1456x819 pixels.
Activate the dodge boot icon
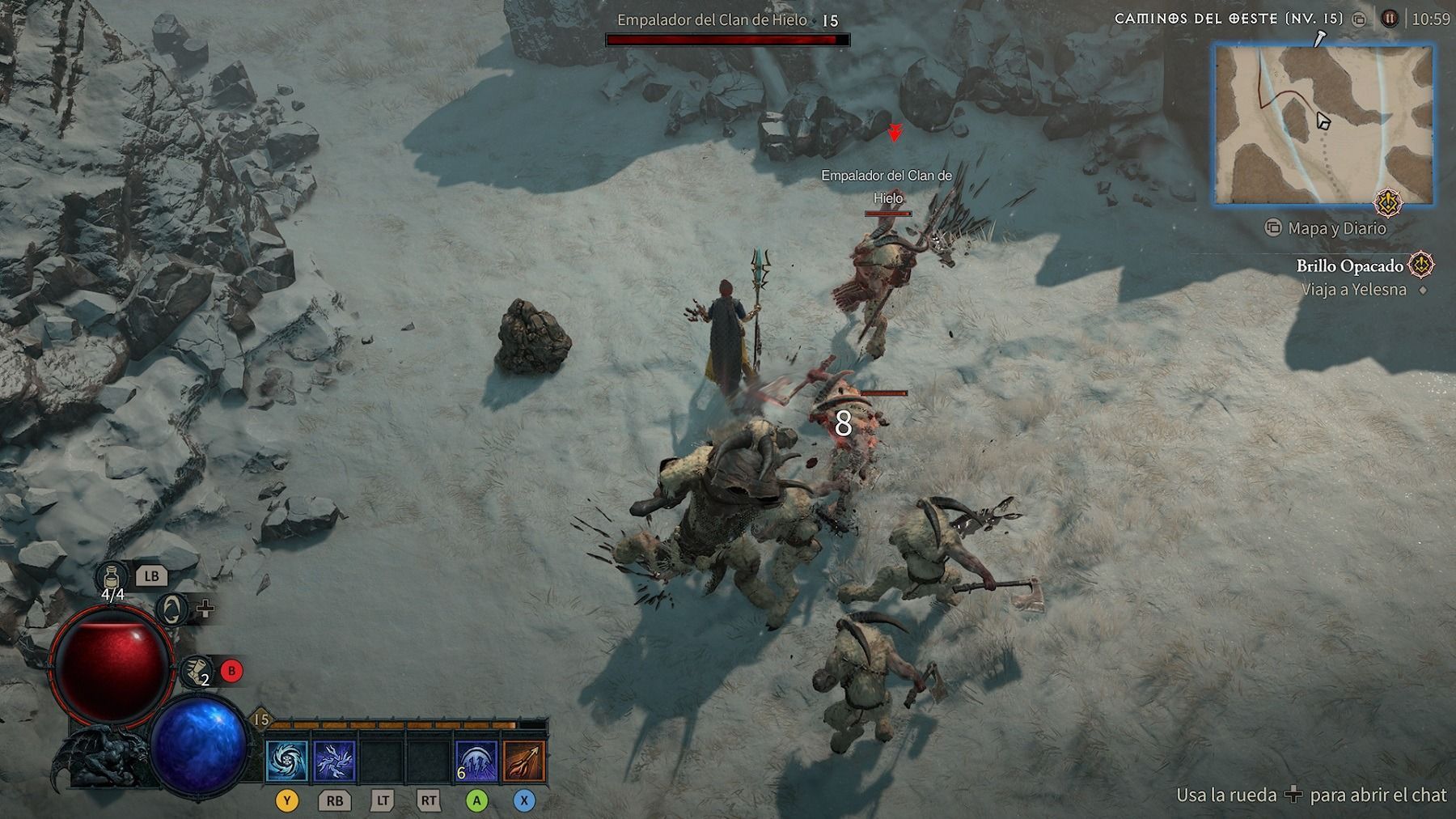click(195, 670)
